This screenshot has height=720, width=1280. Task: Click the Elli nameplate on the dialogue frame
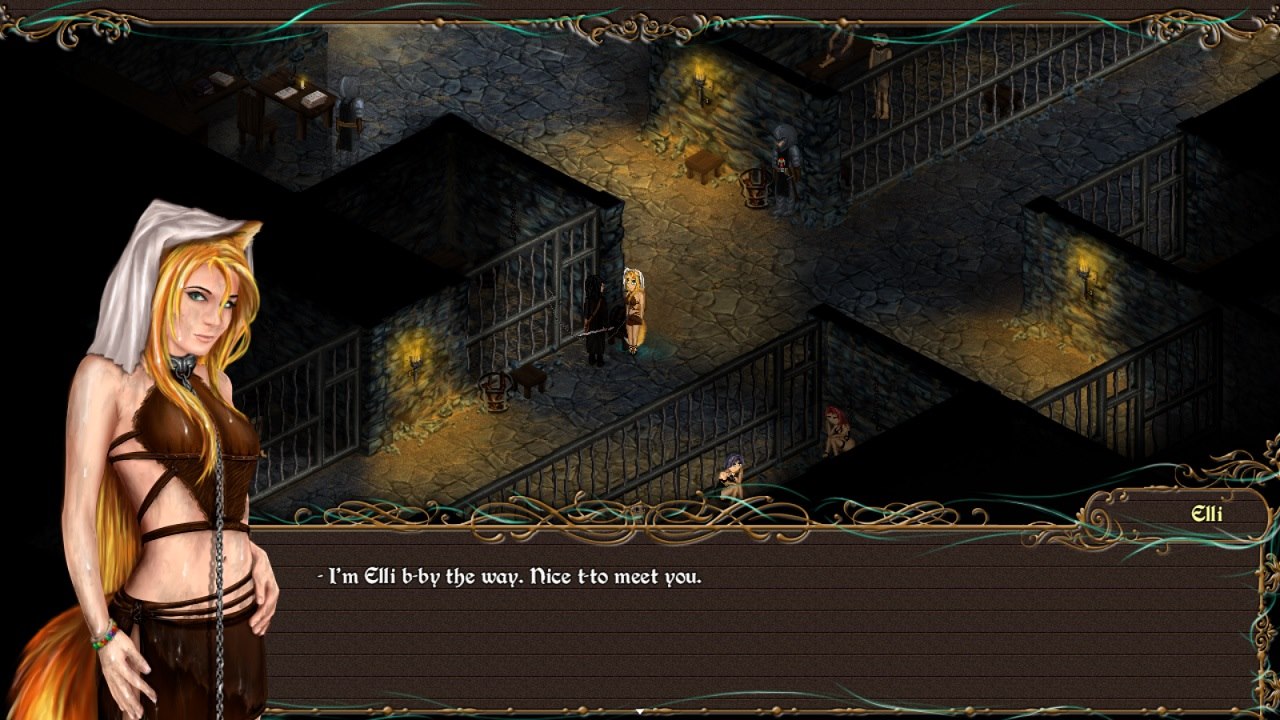point(1207,514)
